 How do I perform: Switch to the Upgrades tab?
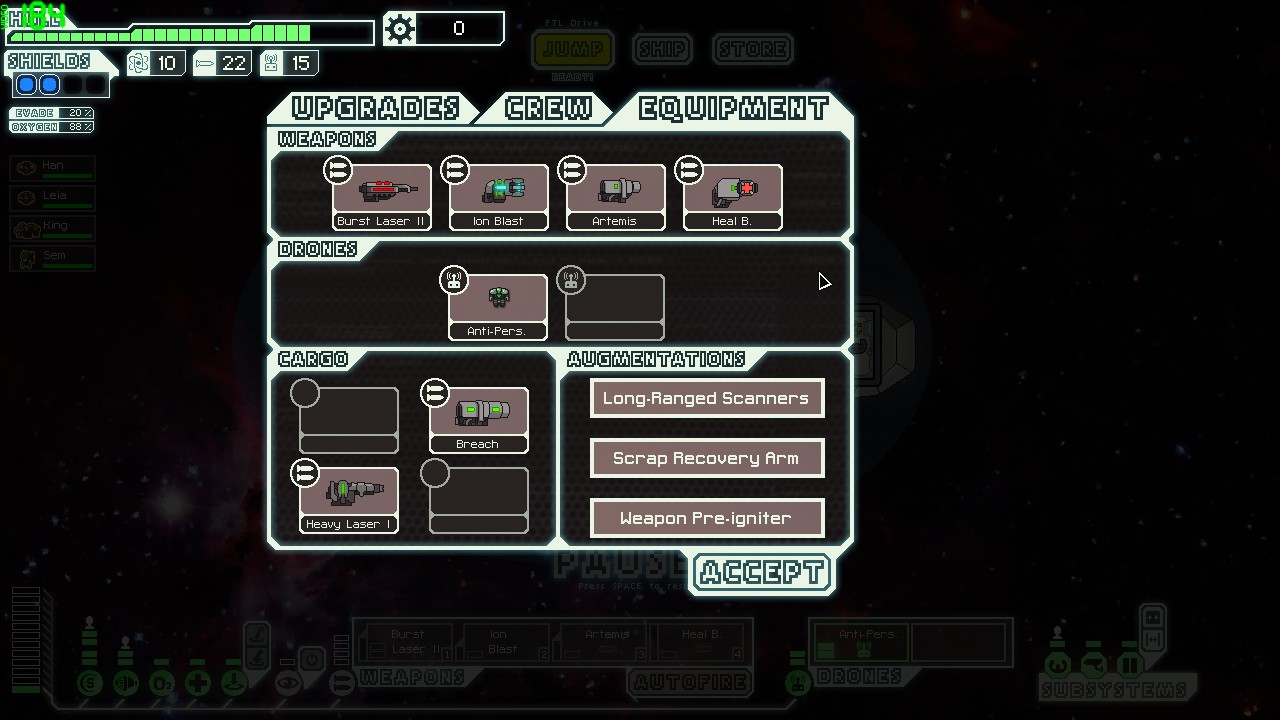click(x=375, y=108)
